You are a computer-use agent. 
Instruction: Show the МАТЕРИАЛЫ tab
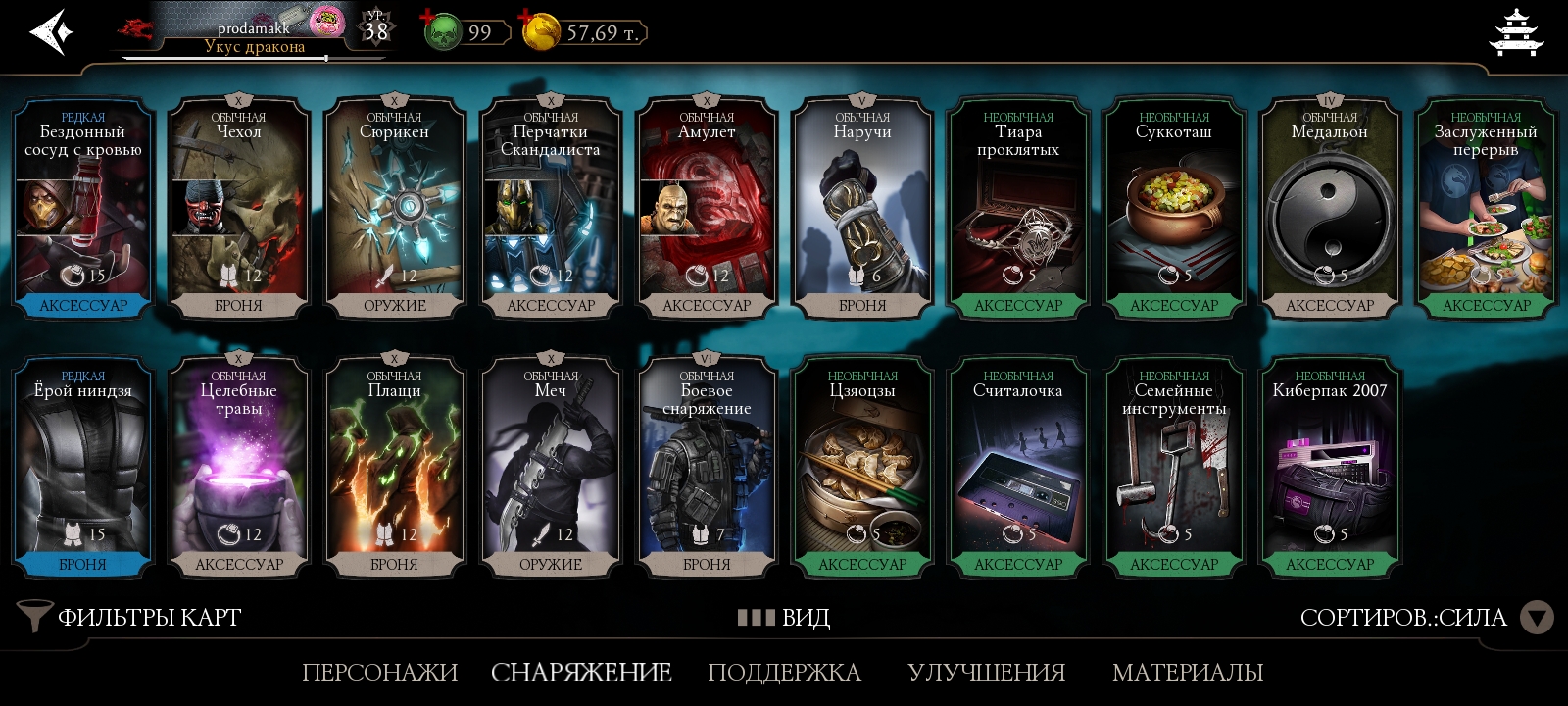[1187, 673]
